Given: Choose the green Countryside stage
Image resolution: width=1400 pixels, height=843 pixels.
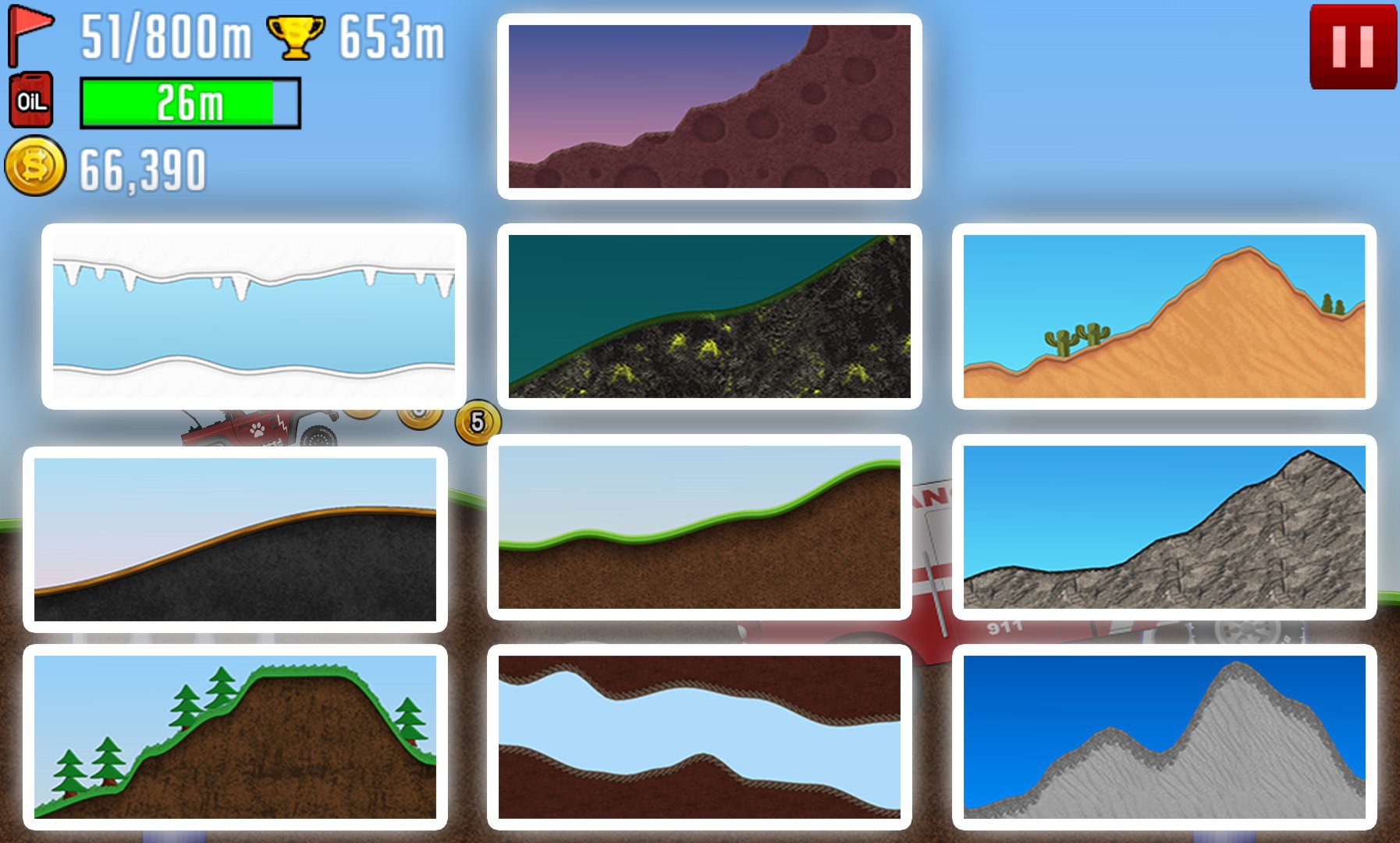Looking at the screenshot, I should tap(698, 535).
